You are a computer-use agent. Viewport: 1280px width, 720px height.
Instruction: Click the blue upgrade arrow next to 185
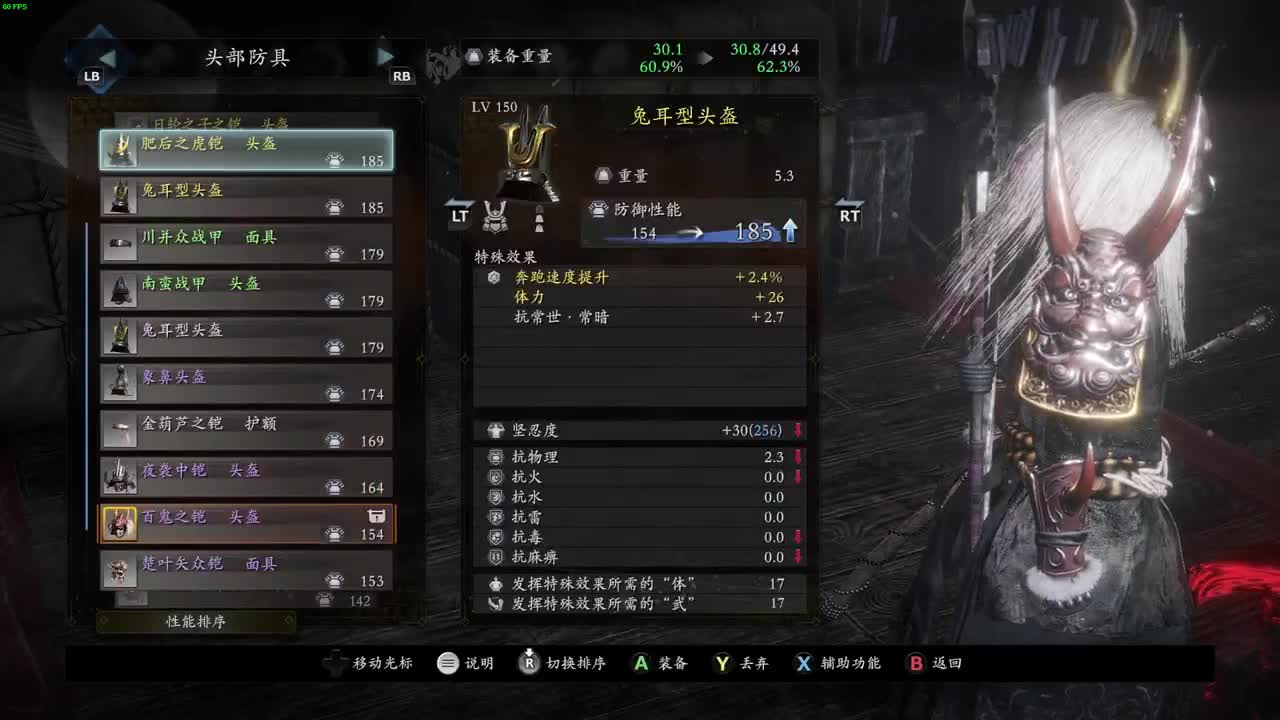pyautogui.click(x=791, y=230)
